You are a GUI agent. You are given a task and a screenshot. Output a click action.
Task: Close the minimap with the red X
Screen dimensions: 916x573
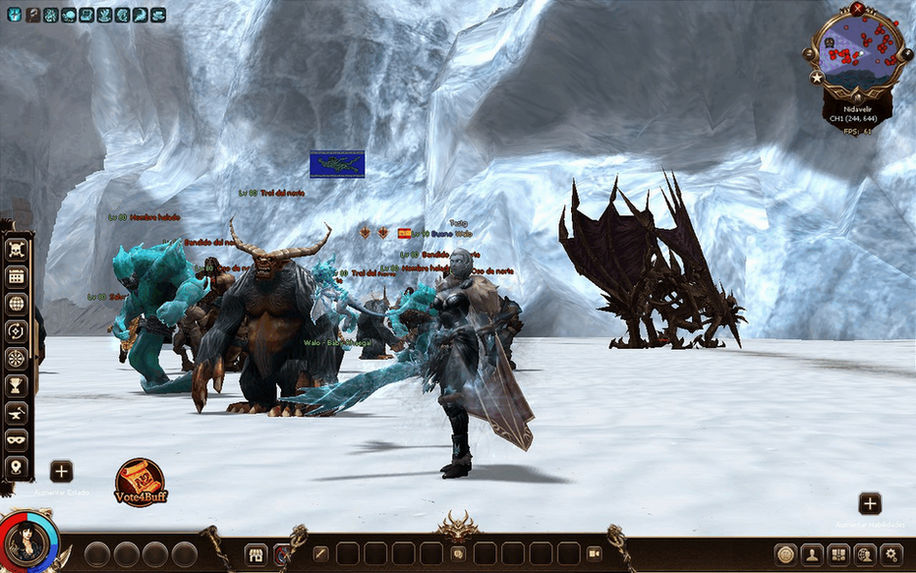click(x=857, y=8)
